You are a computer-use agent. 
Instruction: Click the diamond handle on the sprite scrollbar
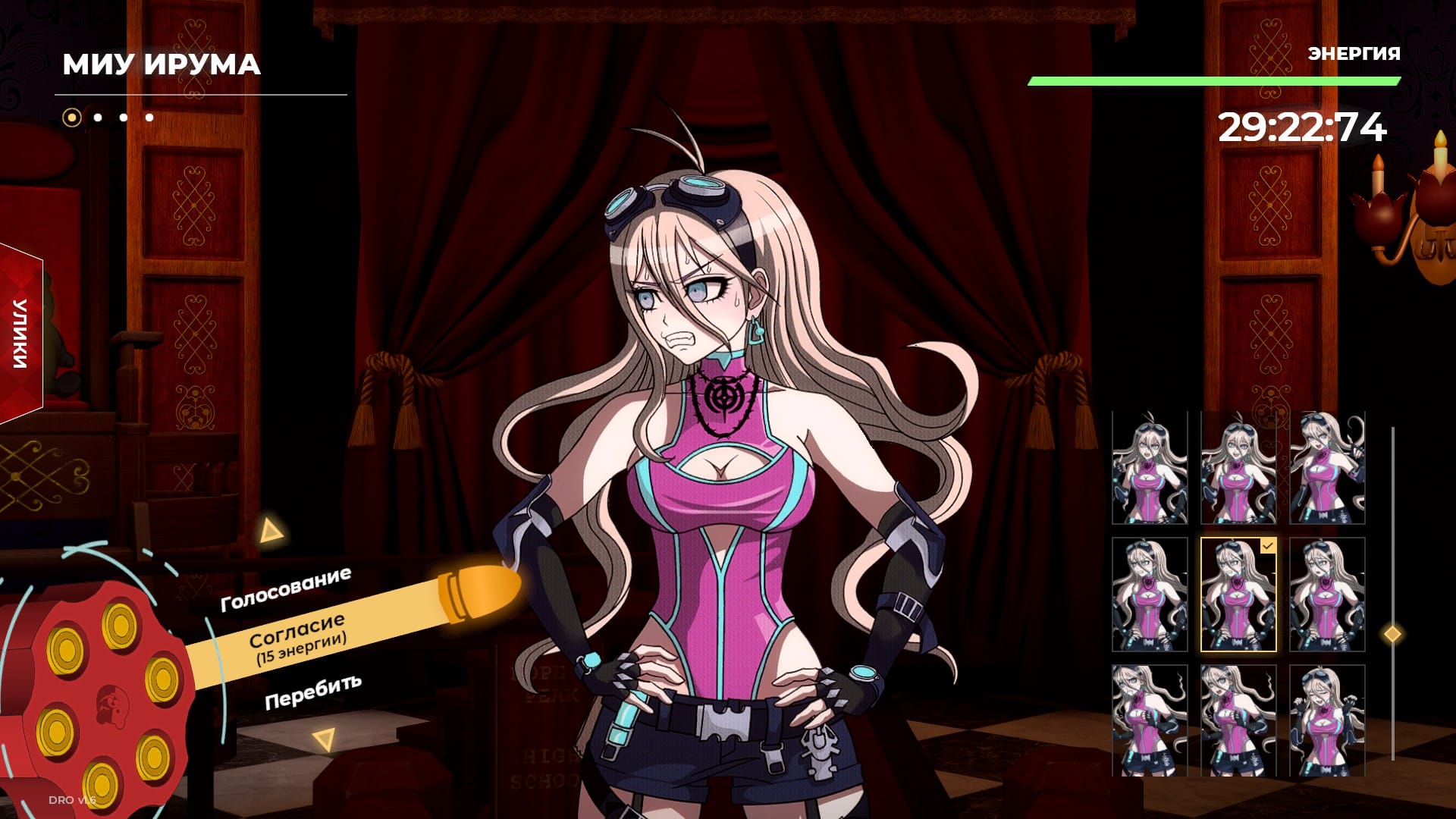1392,633
